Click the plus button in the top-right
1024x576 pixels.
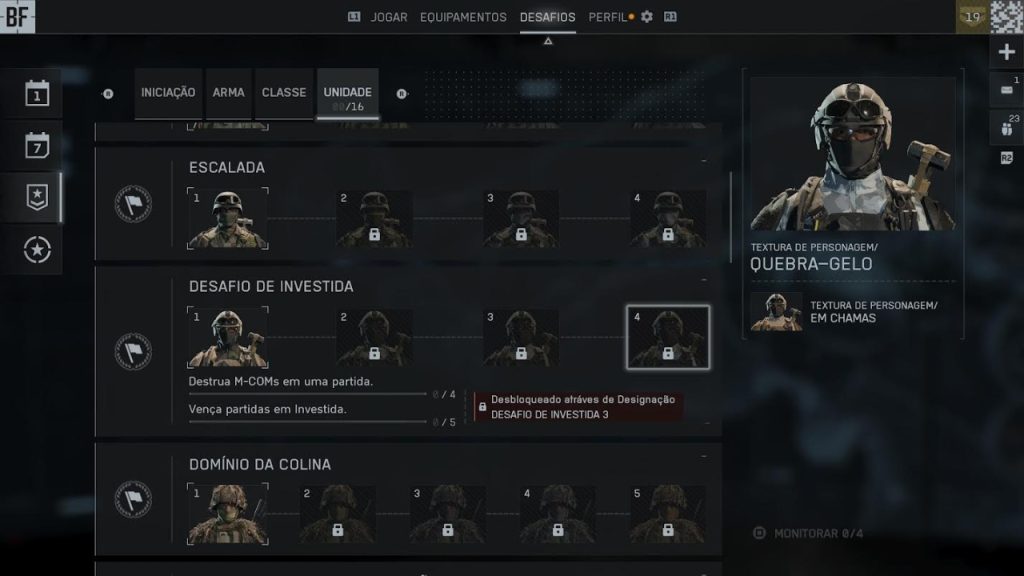pyautogui.click(x=1006, y=52)
